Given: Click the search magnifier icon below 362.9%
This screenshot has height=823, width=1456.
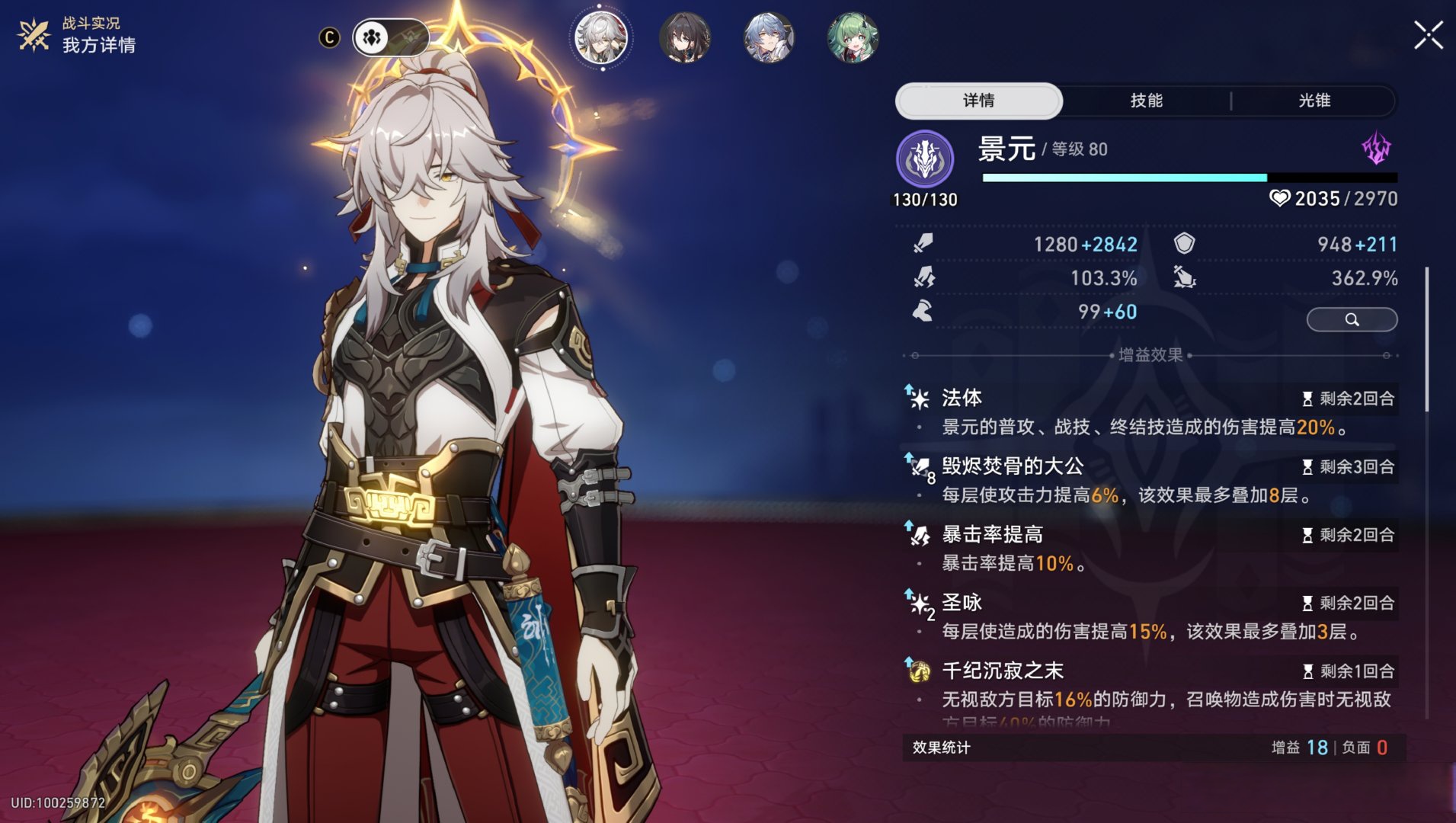Looking at the screenshot, I should tap(1352, 320).
